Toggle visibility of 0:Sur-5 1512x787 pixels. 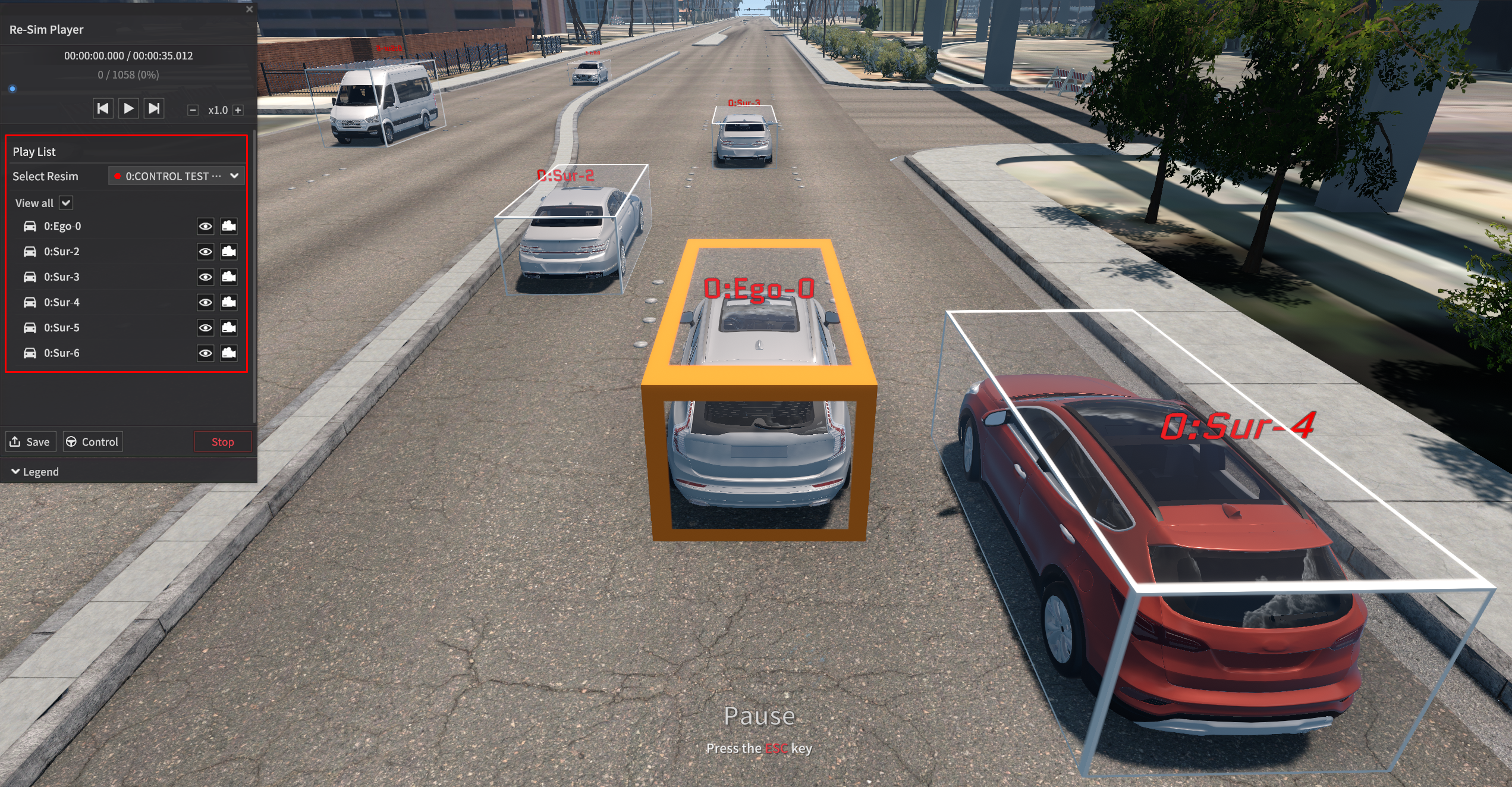[x=205, y=328]
